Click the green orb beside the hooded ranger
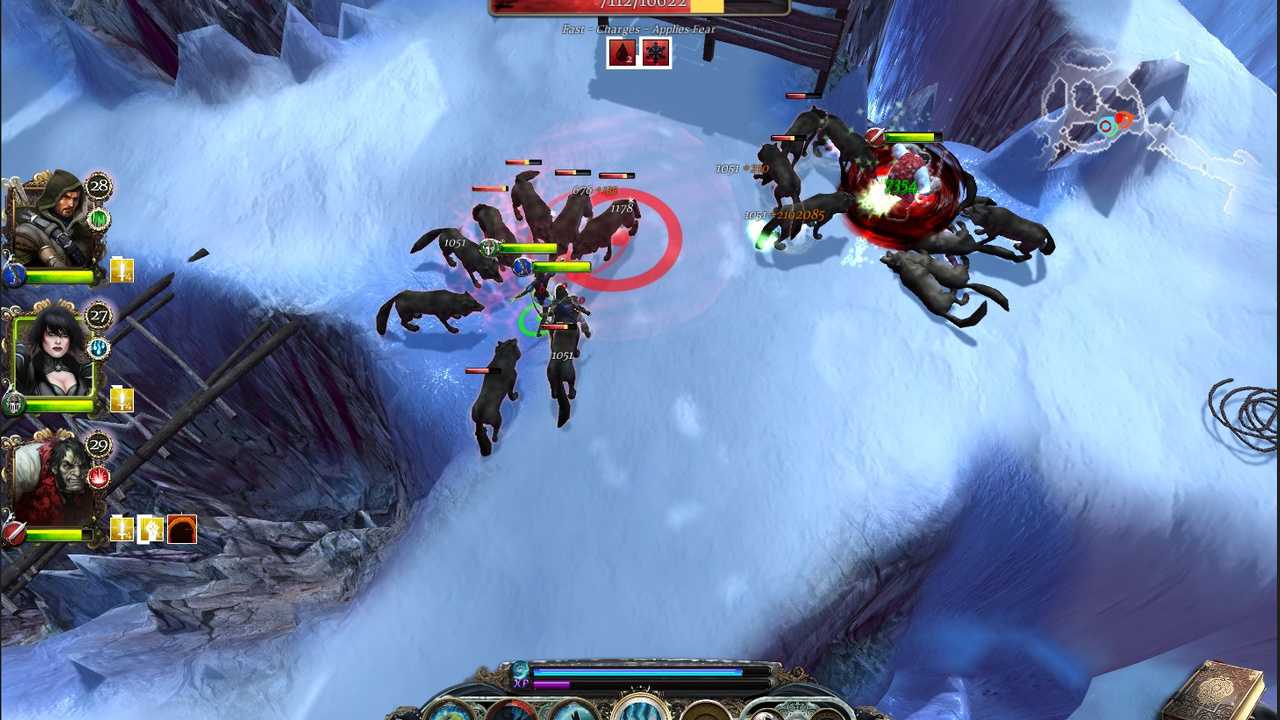1280x720 pixels. (x=99, y=218)
